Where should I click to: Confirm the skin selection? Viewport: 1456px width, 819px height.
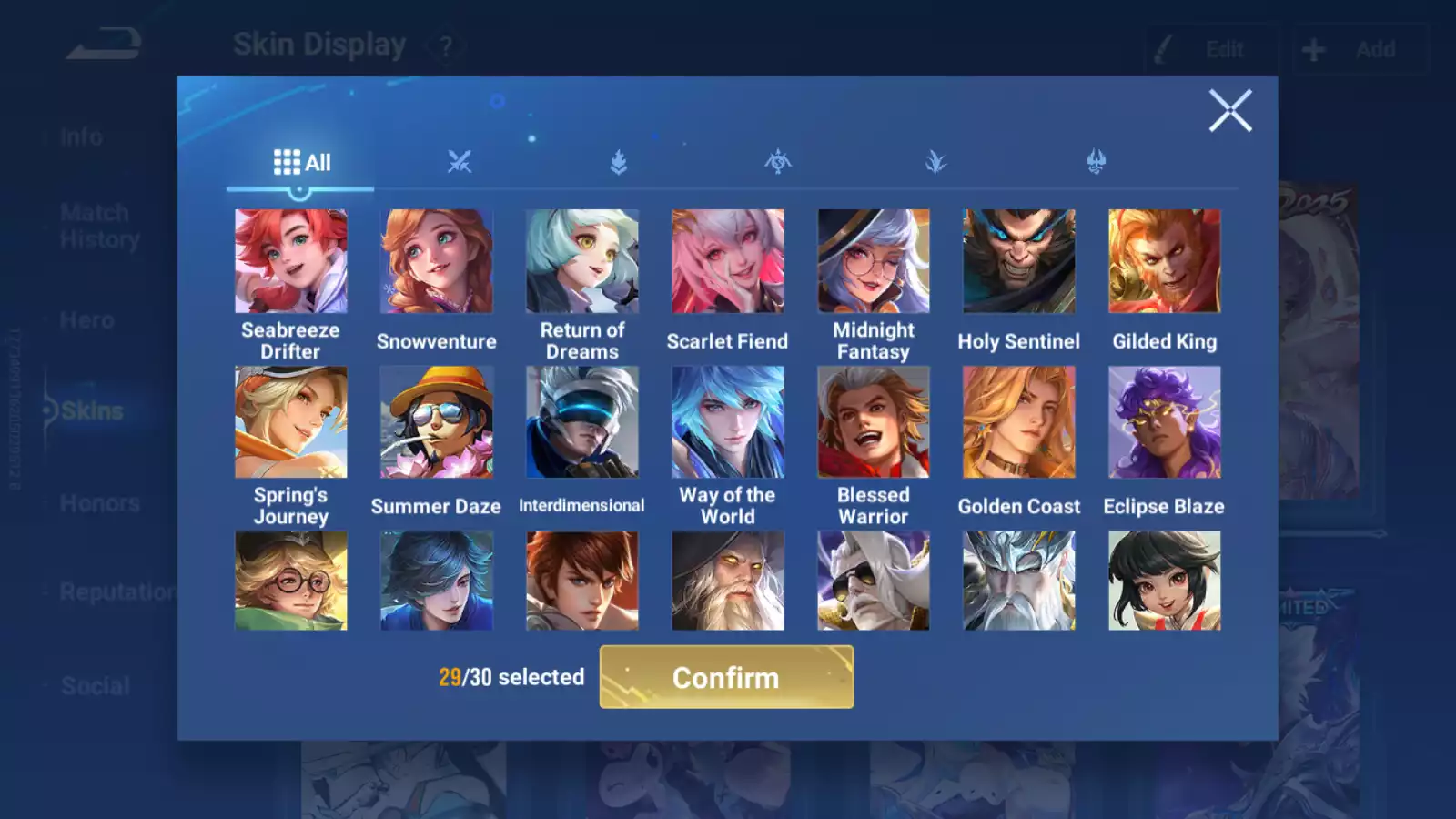tap(726, 677)
